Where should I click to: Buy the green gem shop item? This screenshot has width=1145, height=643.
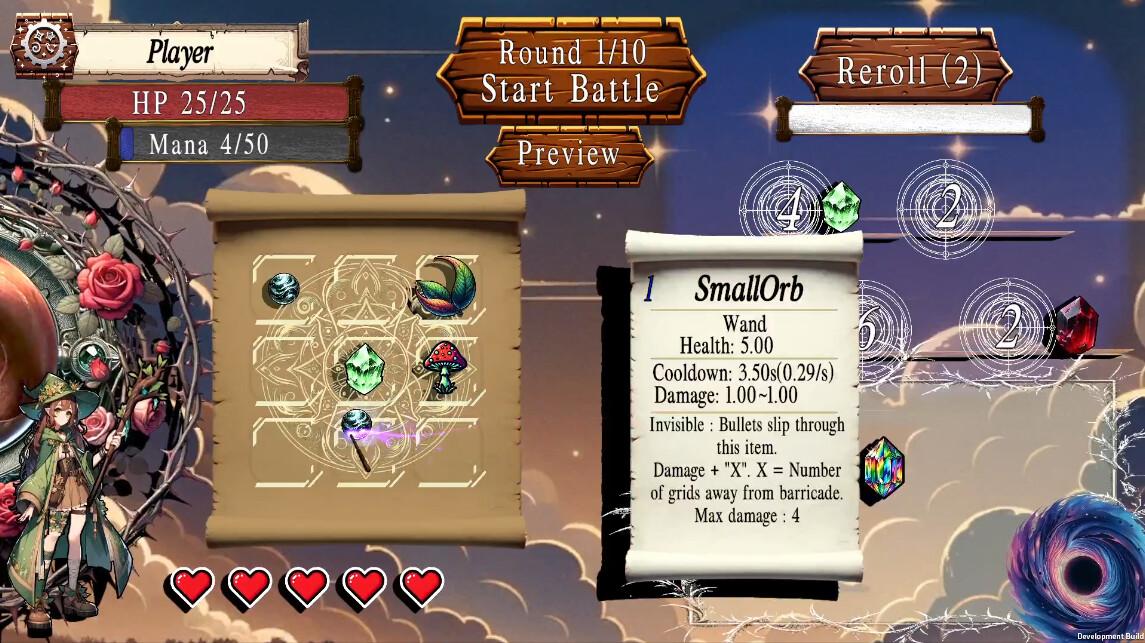(x=840, y=206)
